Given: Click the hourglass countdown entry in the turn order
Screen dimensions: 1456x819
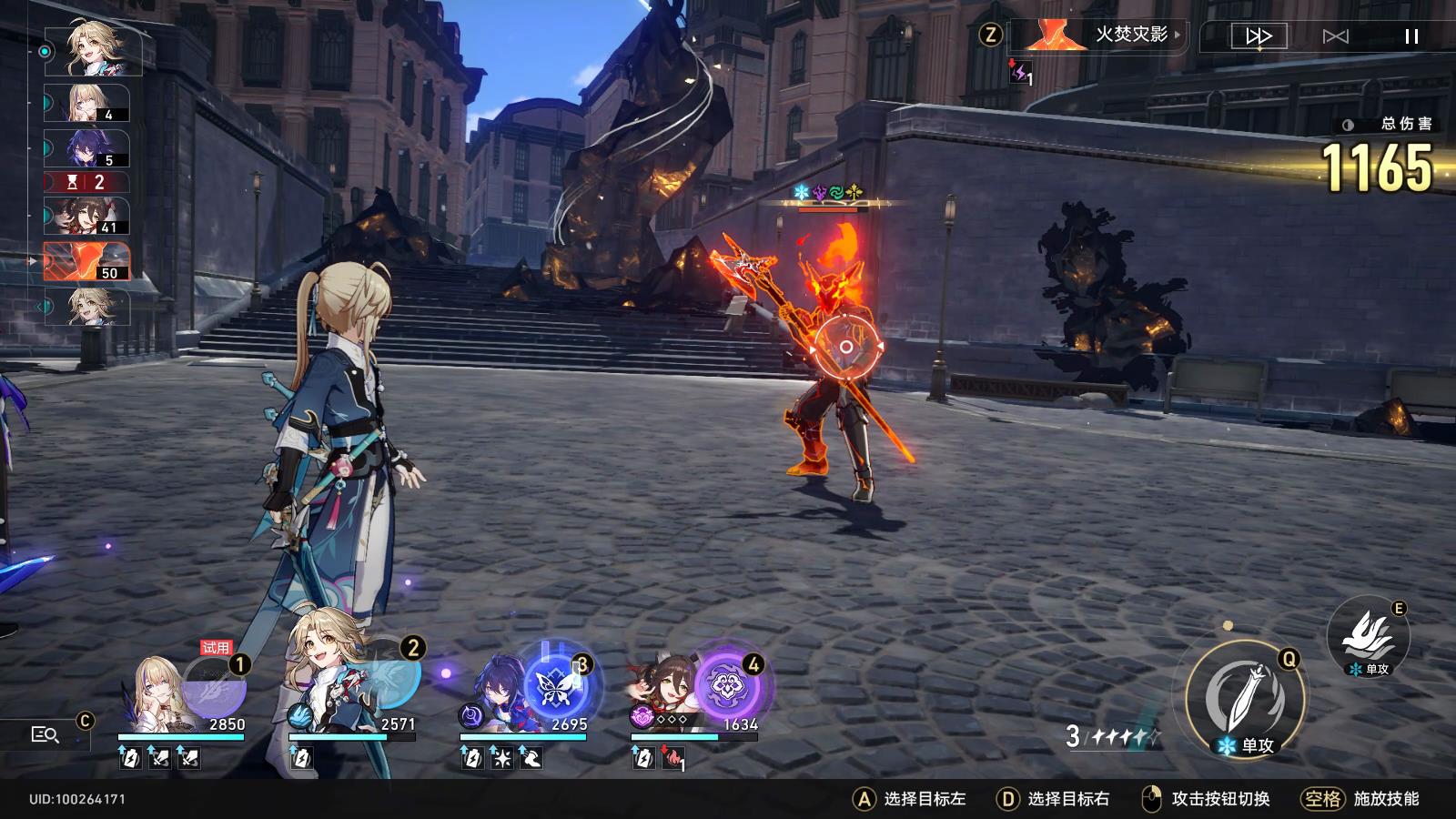Looking at the screenshot, I should [x=87, y=182].
